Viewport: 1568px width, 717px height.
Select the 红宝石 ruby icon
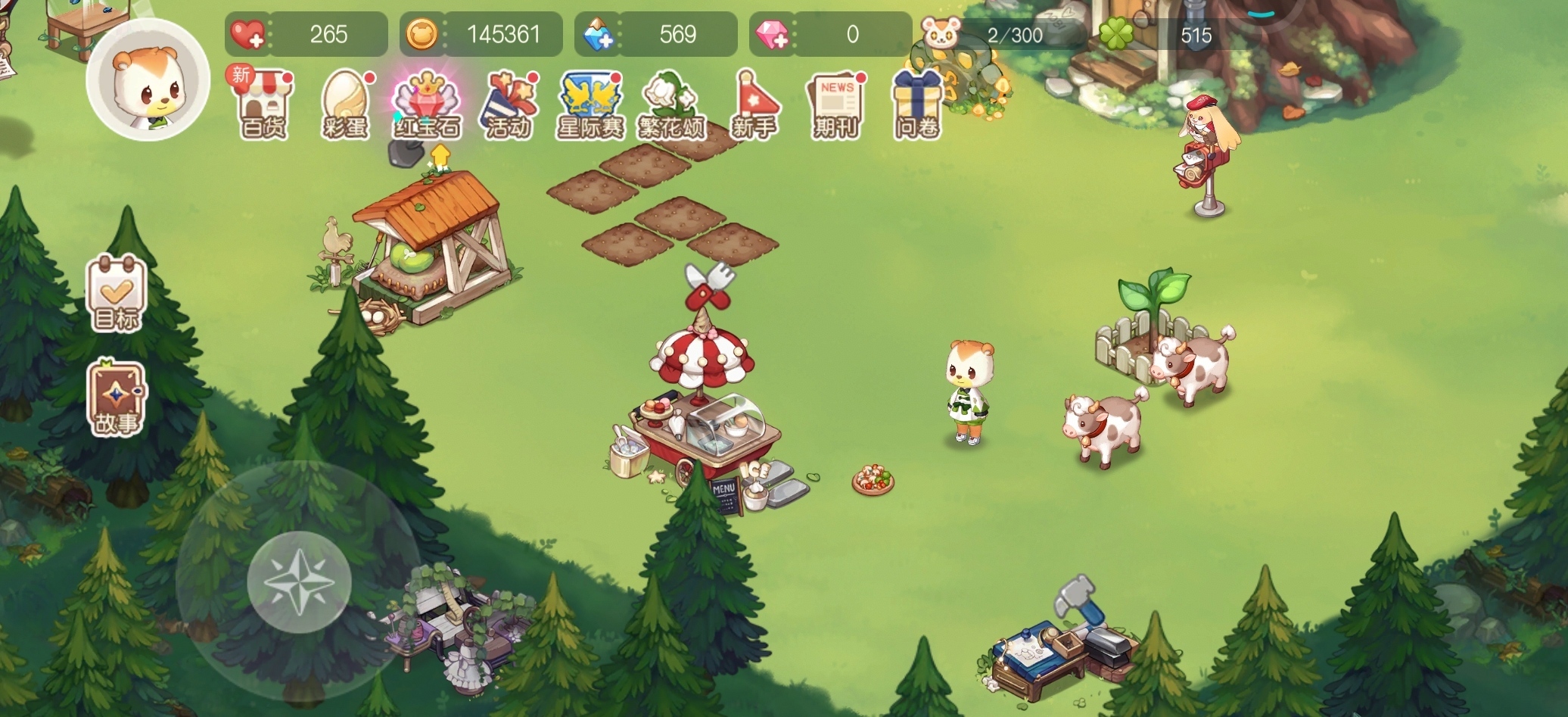[427, 106]
